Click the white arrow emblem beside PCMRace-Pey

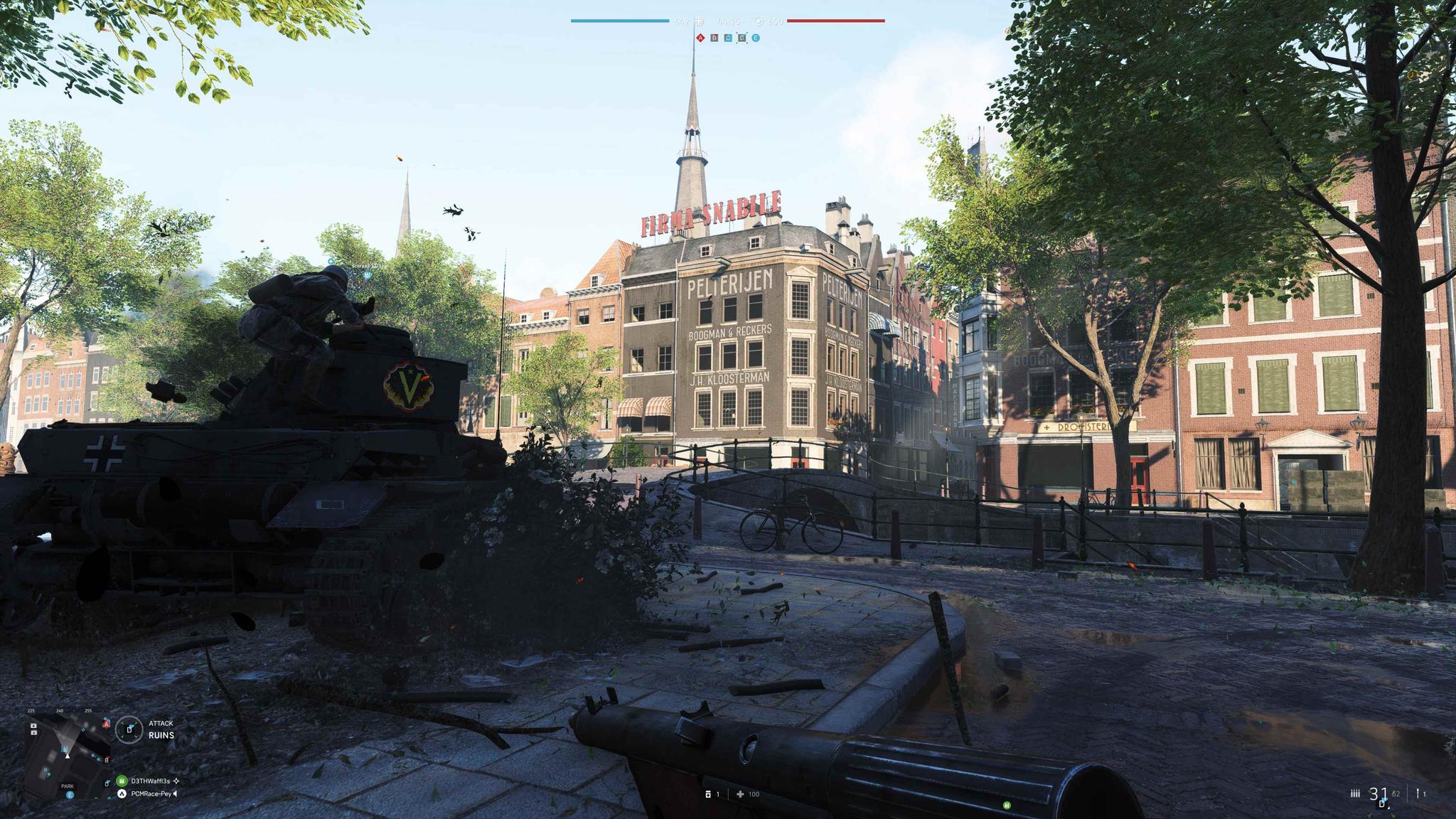coord(122,794)
